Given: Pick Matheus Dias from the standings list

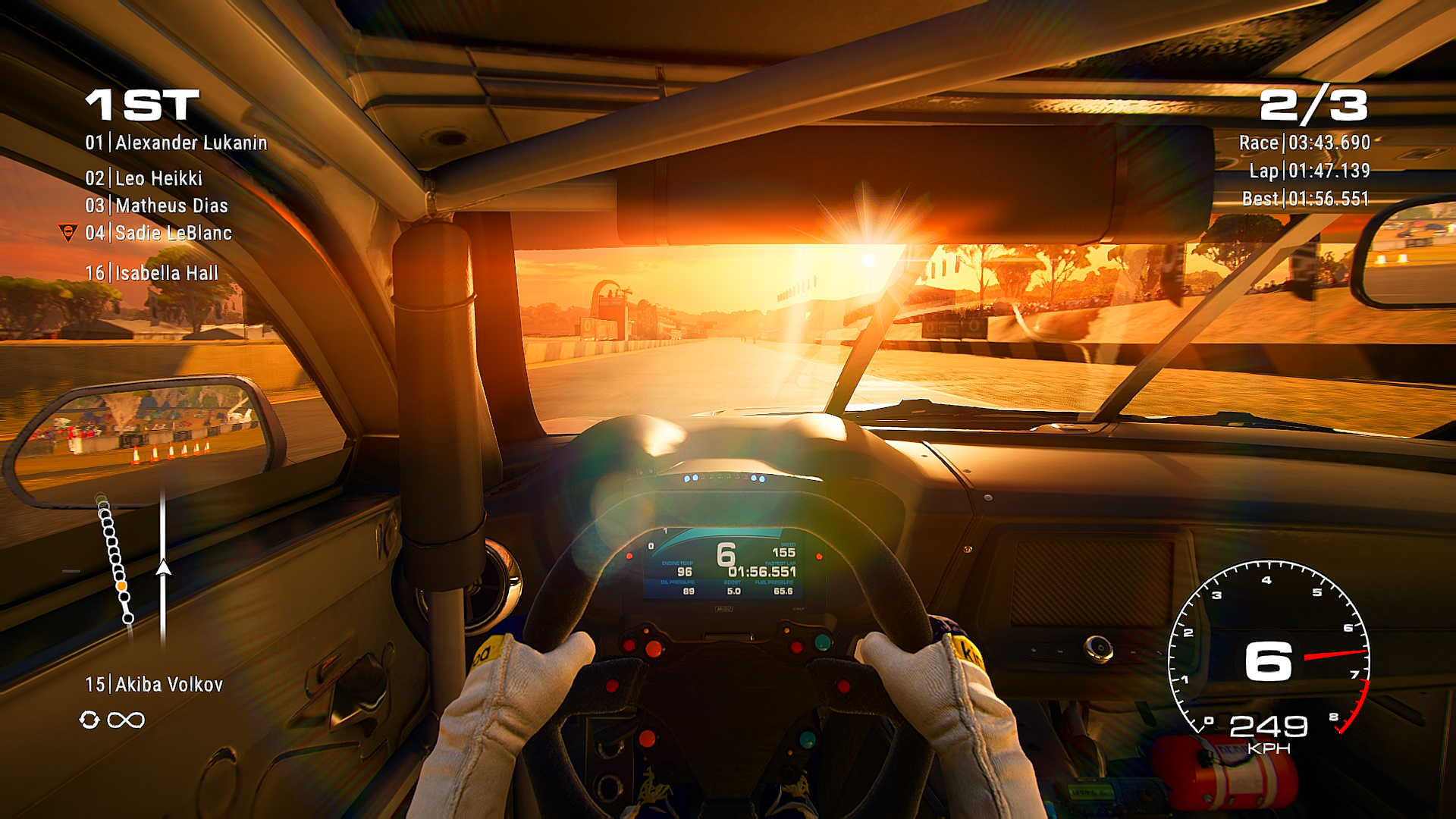Looking at the screenshot, I should click(x=157, y=206).
